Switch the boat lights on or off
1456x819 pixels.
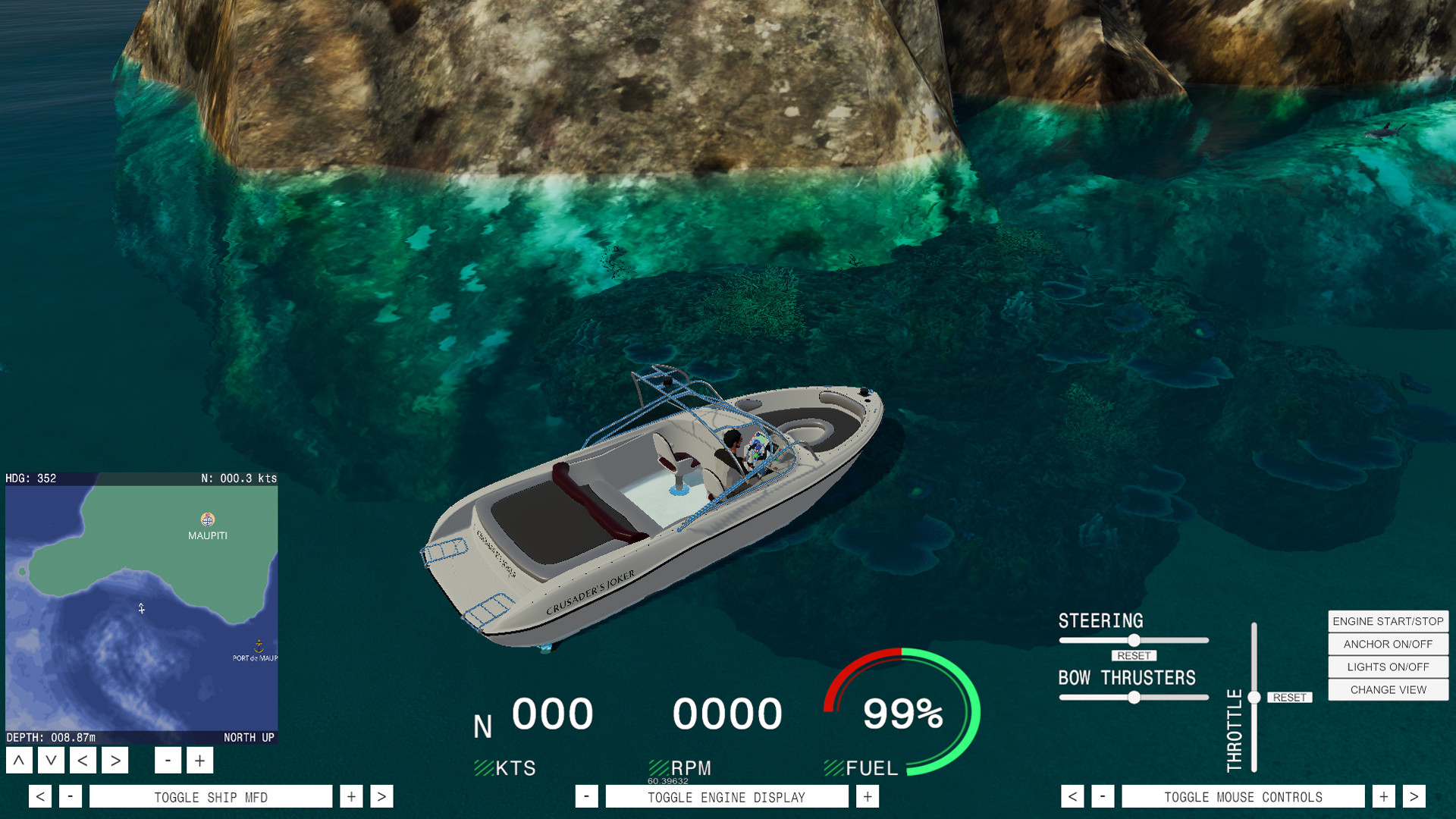coord(1387,667)
